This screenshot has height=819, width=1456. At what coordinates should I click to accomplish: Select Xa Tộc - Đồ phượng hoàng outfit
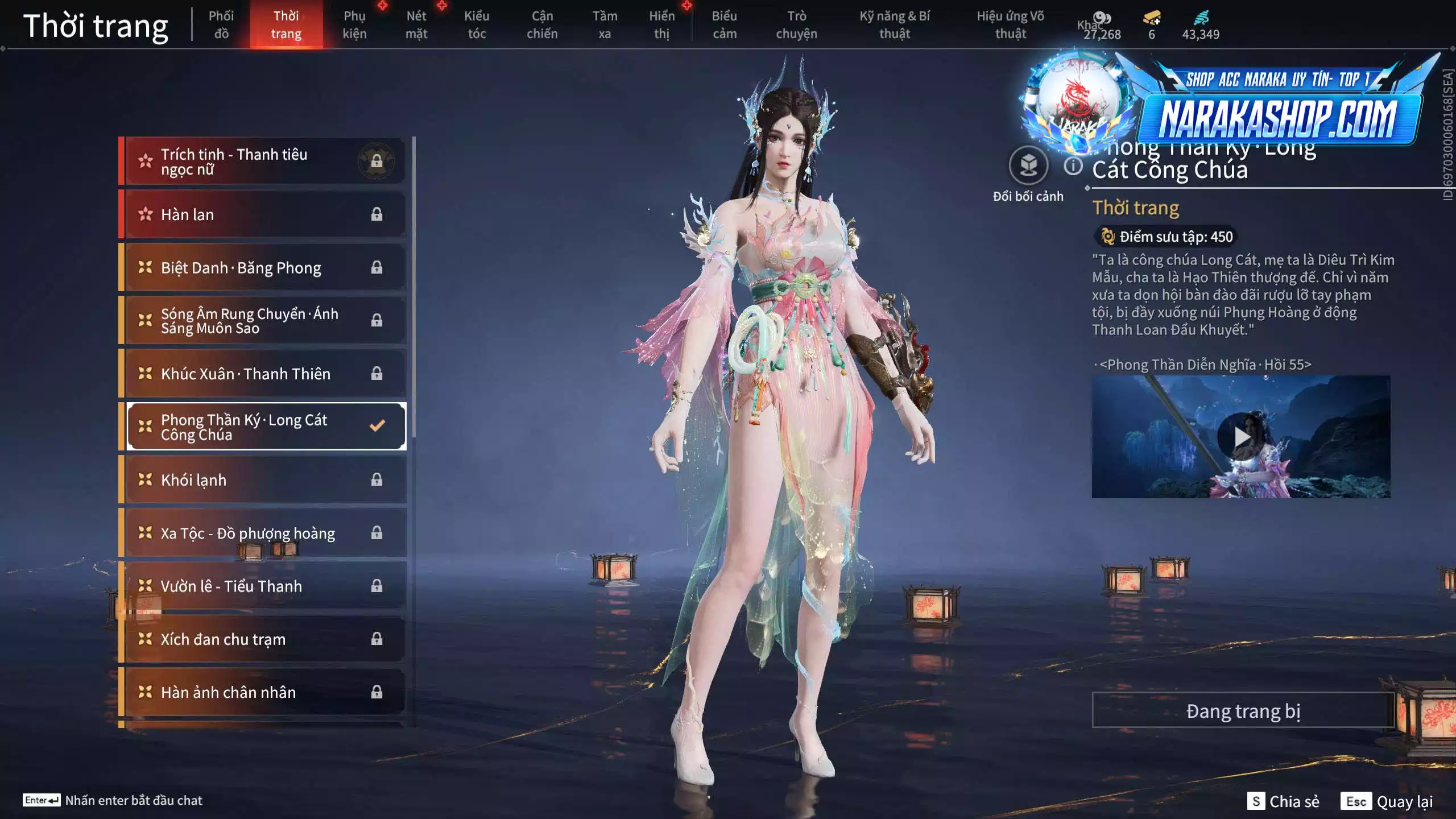tap(245, 533)
